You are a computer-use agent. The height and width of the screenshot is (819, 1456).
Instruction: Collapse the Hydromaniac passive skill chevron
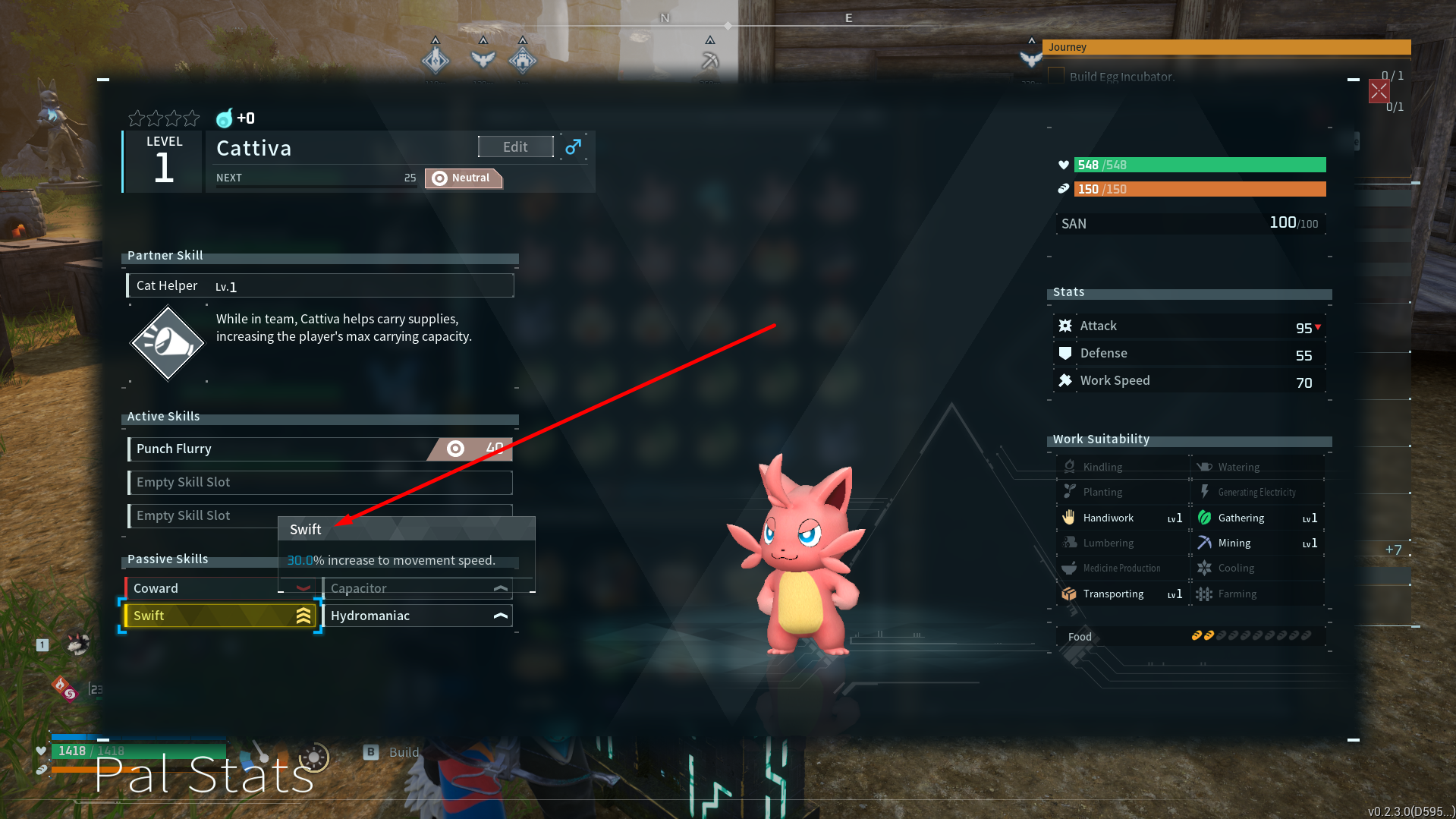tap(500, 616)
